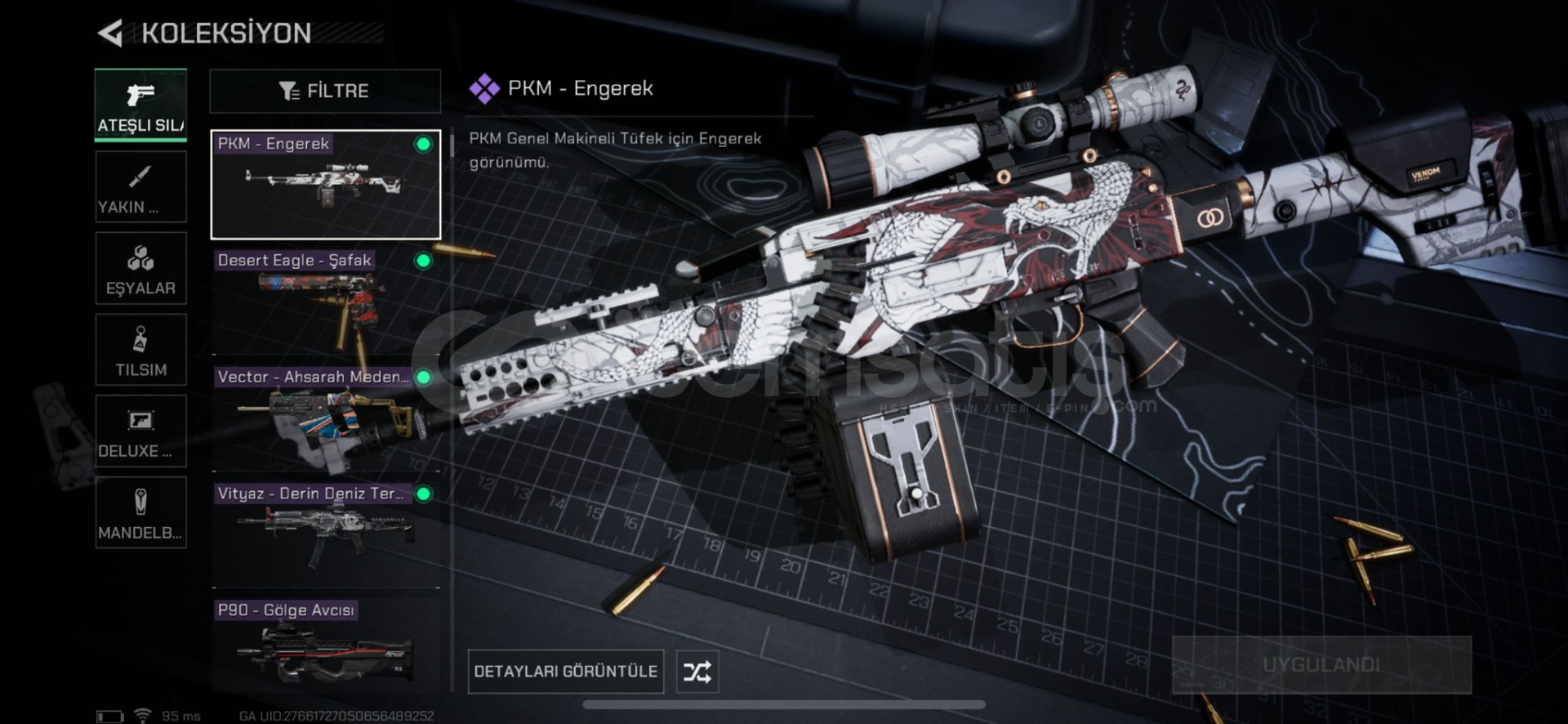Select the P90 - Gölge Avcısı skin
Viewport: 1568px width, 724px height.
[325, 647]
